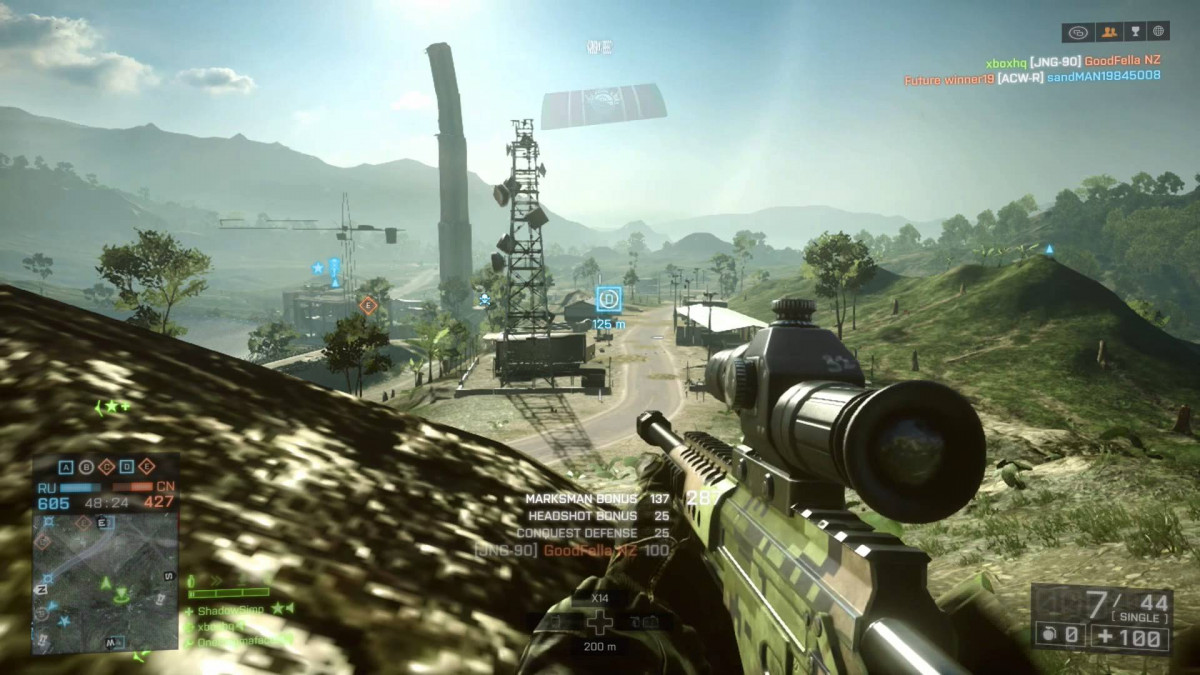
Task: Click the chat bubbles icon
Action: [x=1078, y=32]
